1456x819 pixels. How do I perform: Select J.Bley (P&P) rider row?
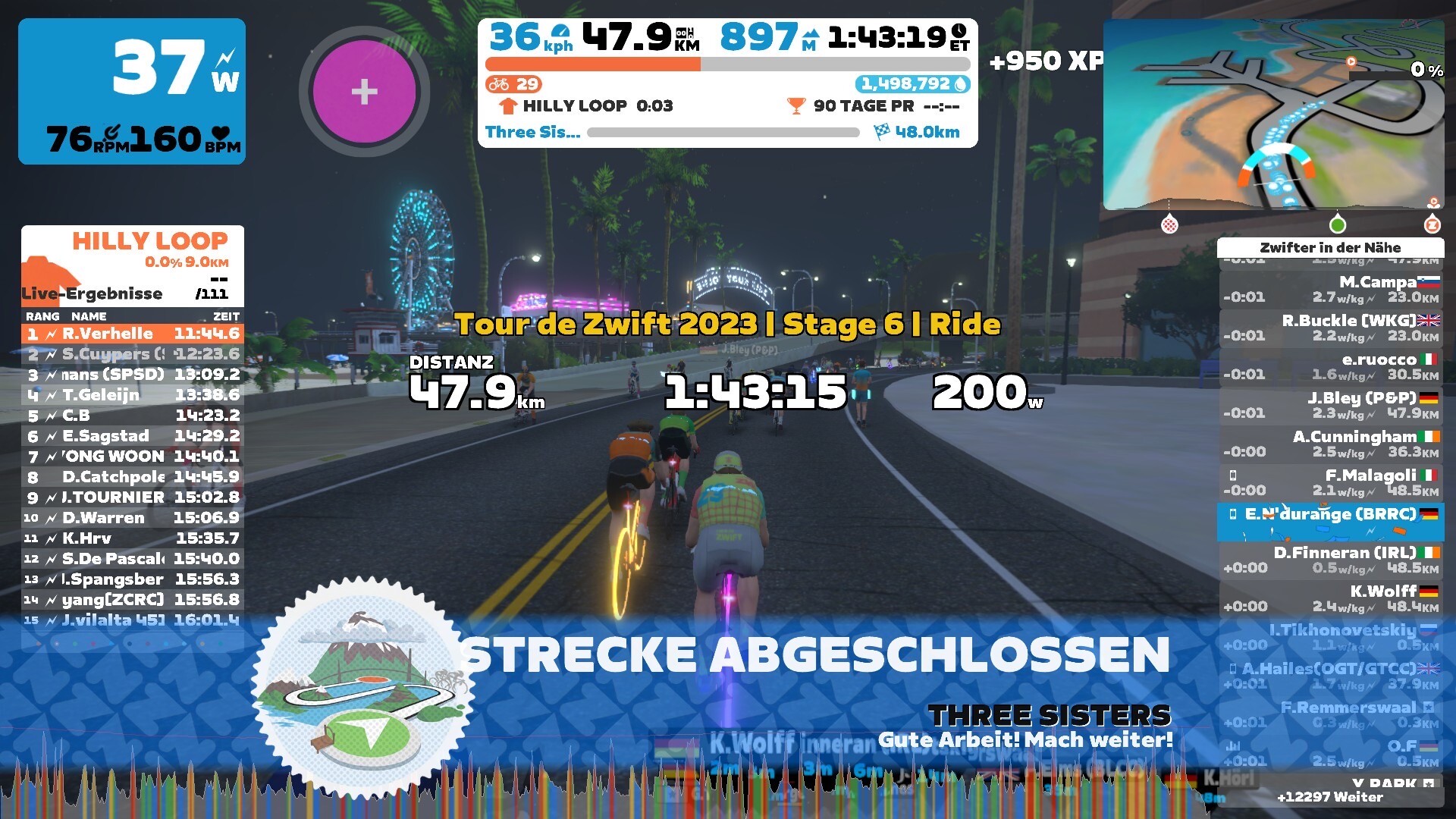[1331, 406]
